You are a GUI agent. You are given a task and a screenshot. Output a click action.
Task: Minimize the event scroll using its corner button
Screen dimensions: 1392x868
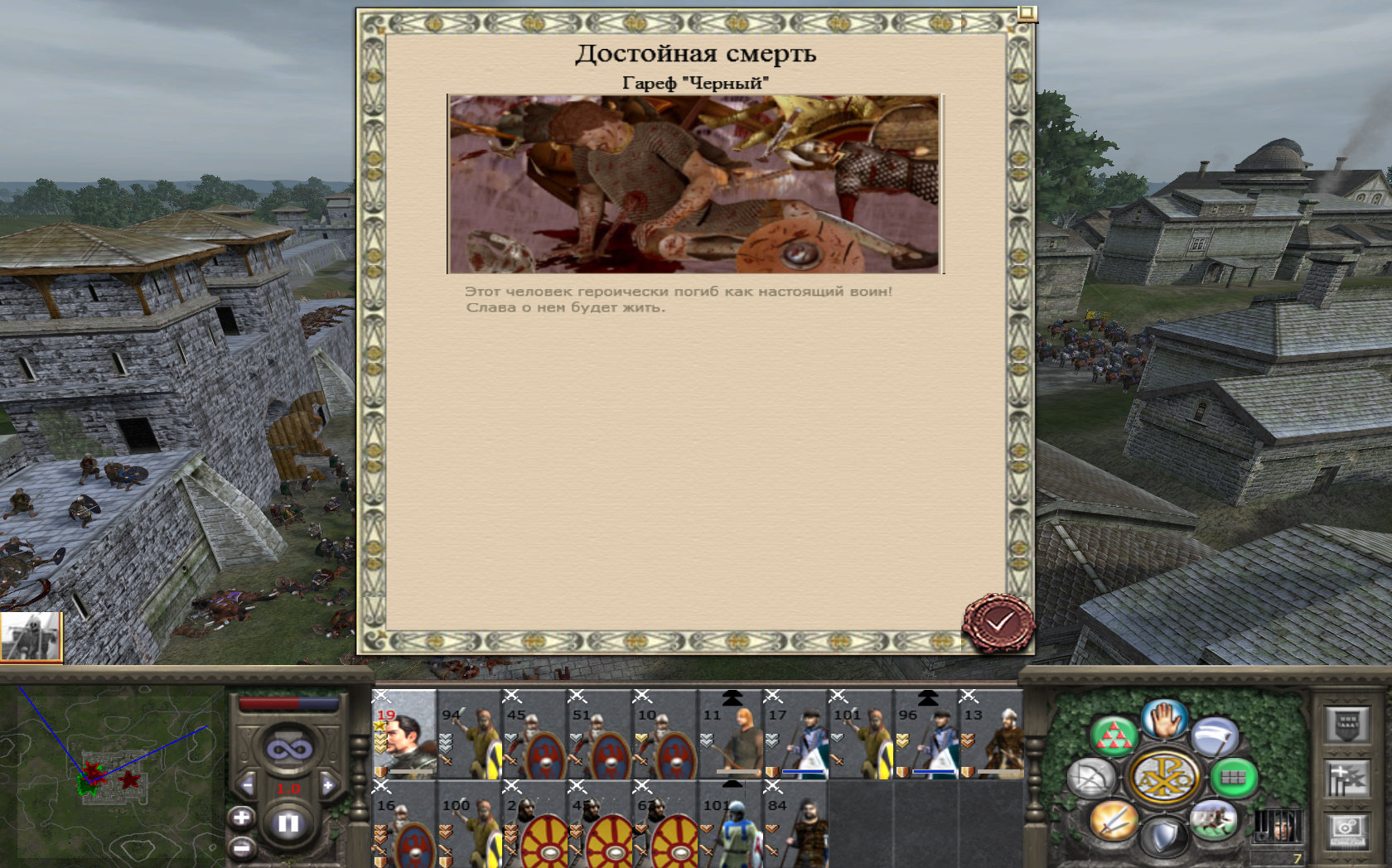1027,13
